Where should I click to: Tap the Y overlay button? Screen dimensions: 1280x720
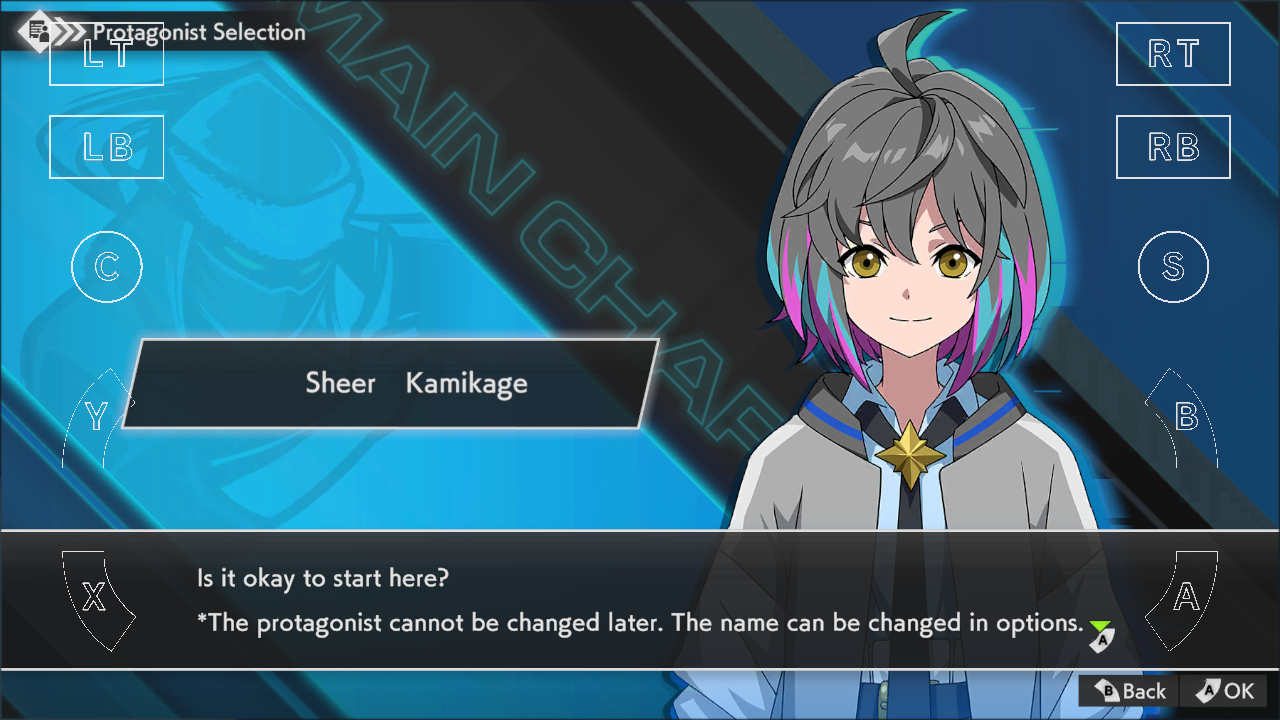(x=97, y=418)
